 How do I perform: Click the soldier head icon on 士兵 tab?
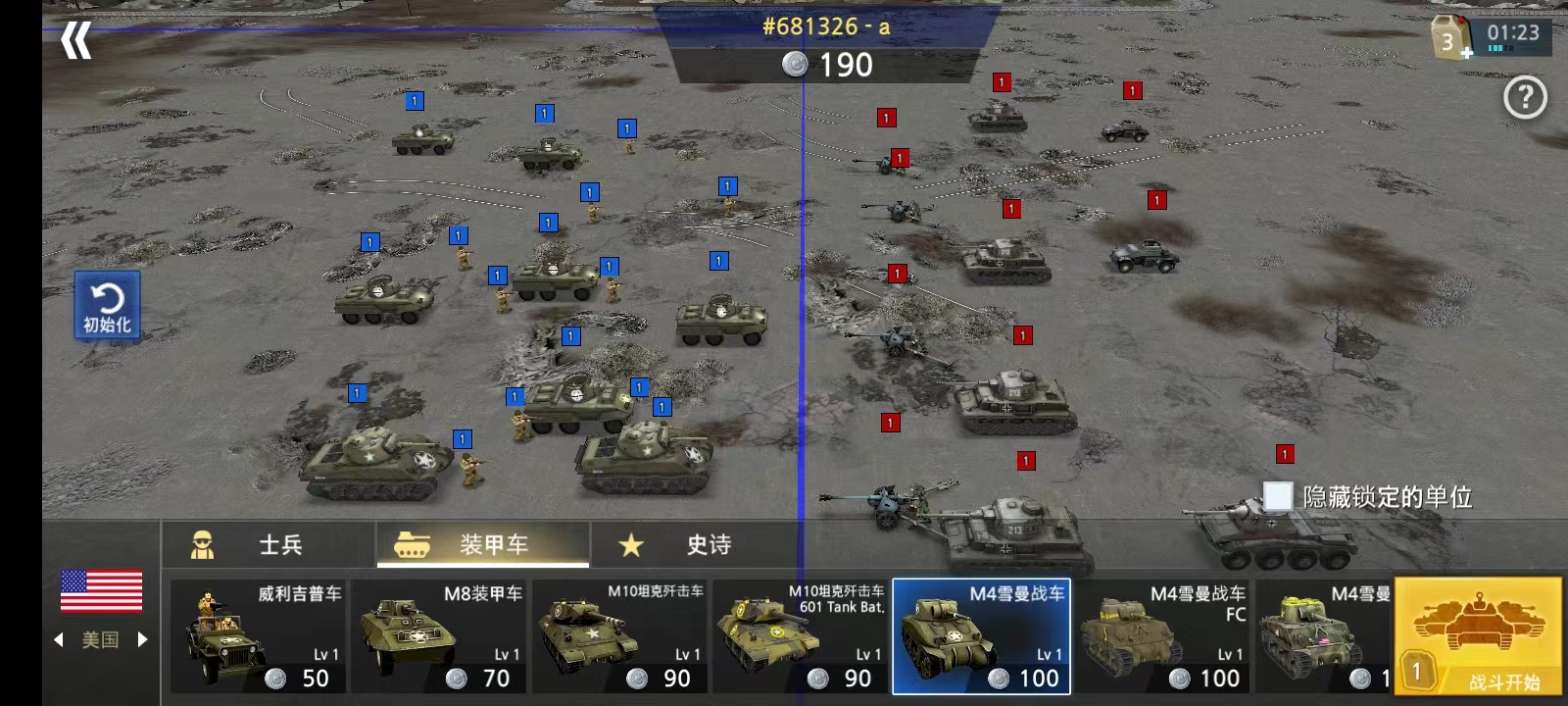[x=203, y=545]
